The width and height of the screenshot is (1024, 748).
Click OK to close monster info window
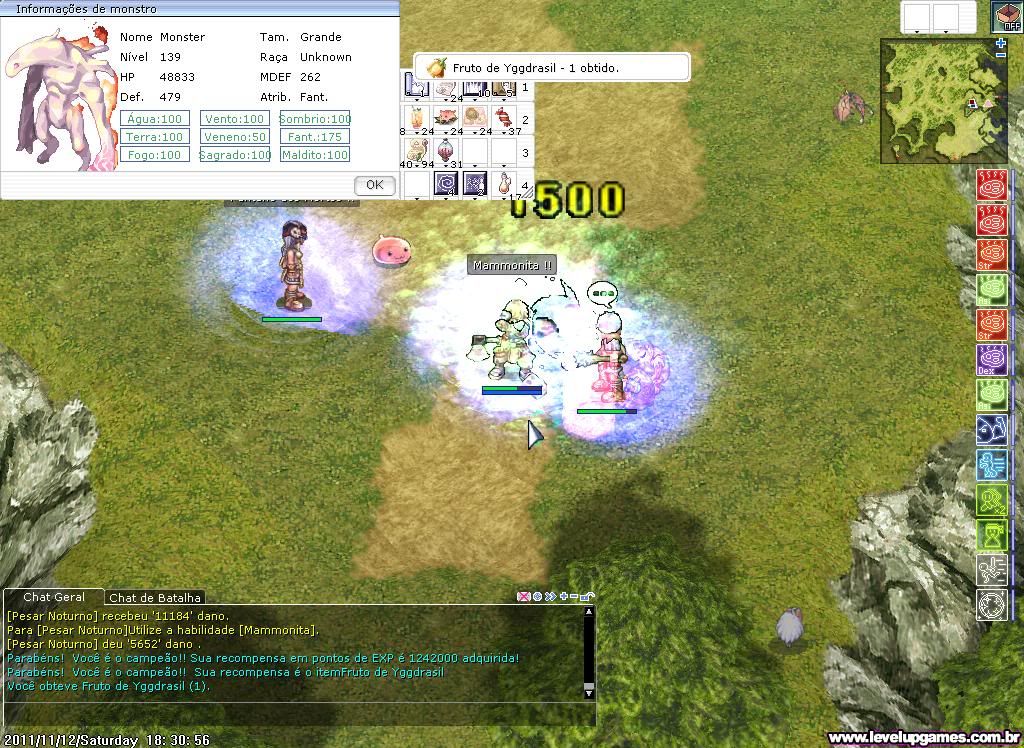tap(375, 185)
